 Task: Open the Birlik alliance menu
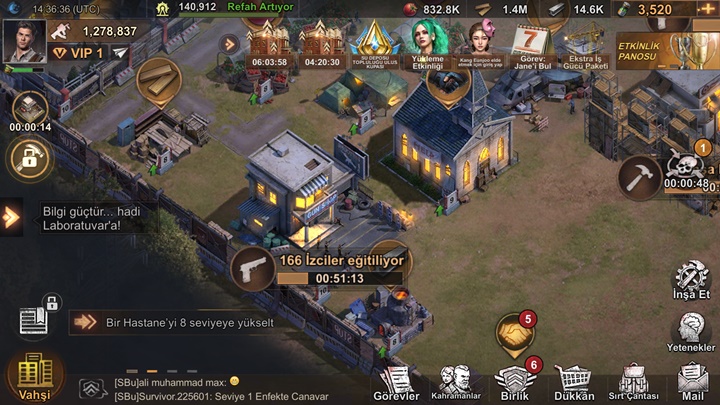point(516,381)
